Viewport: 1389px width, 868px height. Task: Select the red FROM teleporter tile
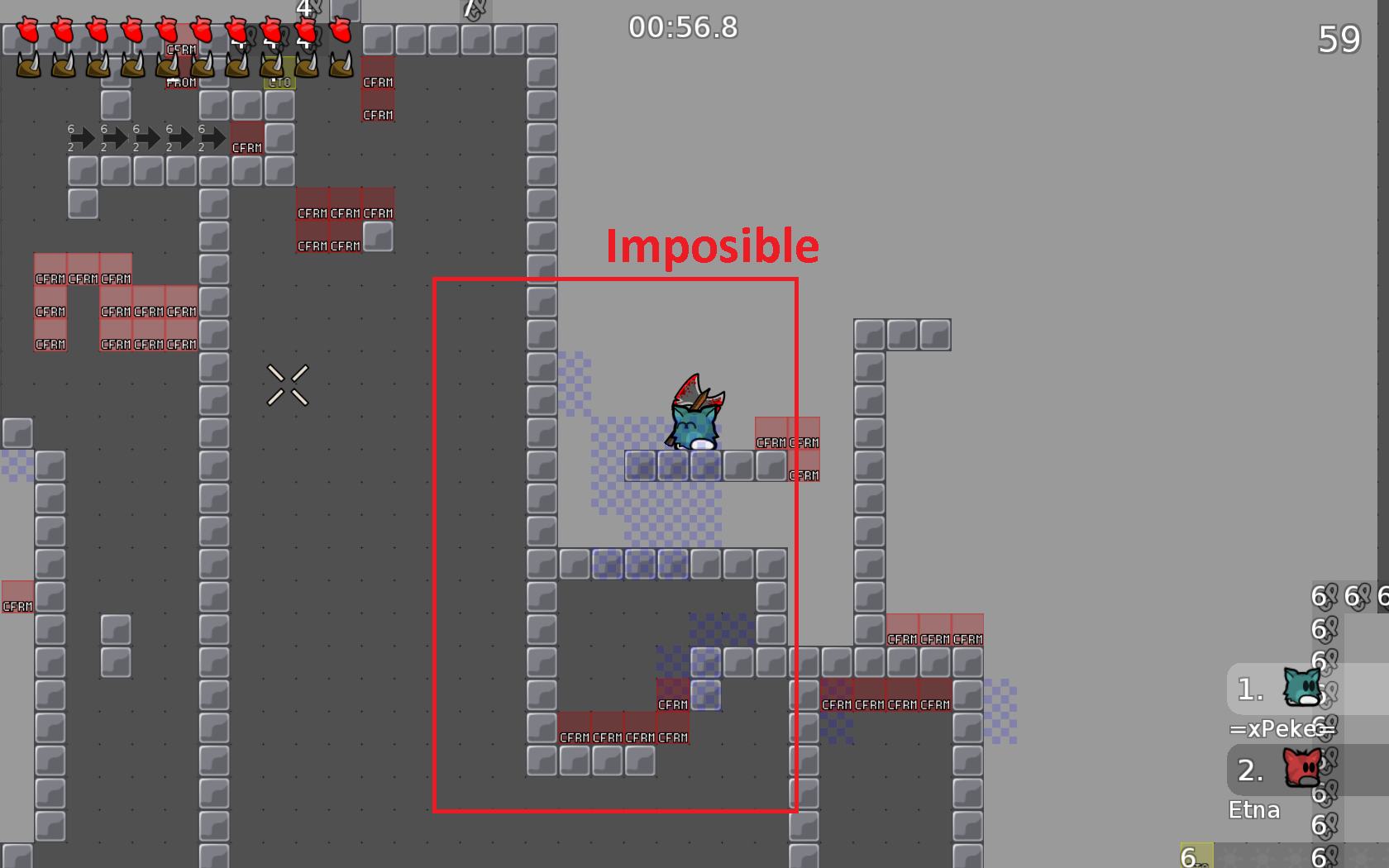(180, 82)
